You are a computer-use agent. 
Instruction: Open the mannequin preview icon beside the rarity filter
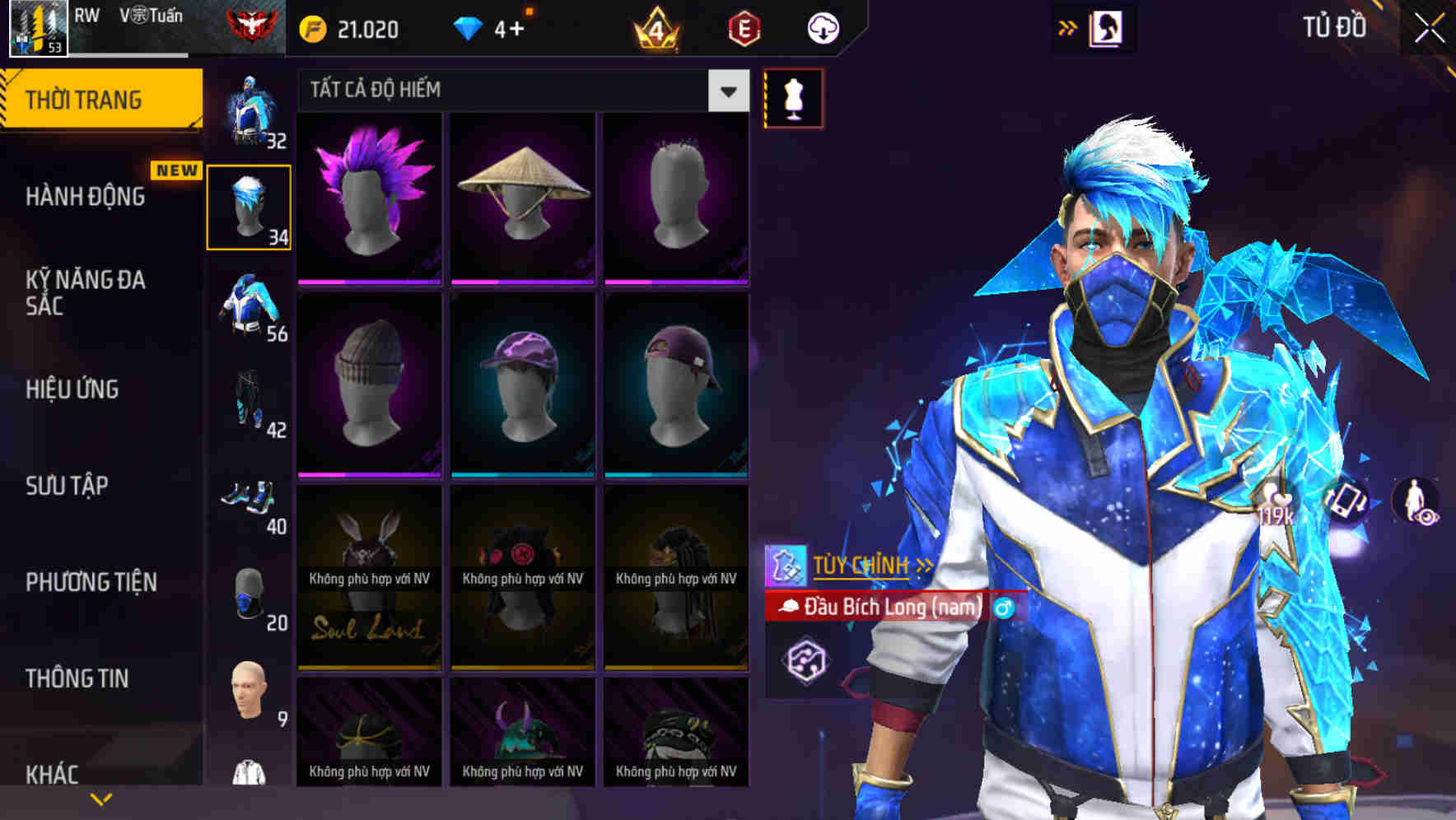[792, 97]
